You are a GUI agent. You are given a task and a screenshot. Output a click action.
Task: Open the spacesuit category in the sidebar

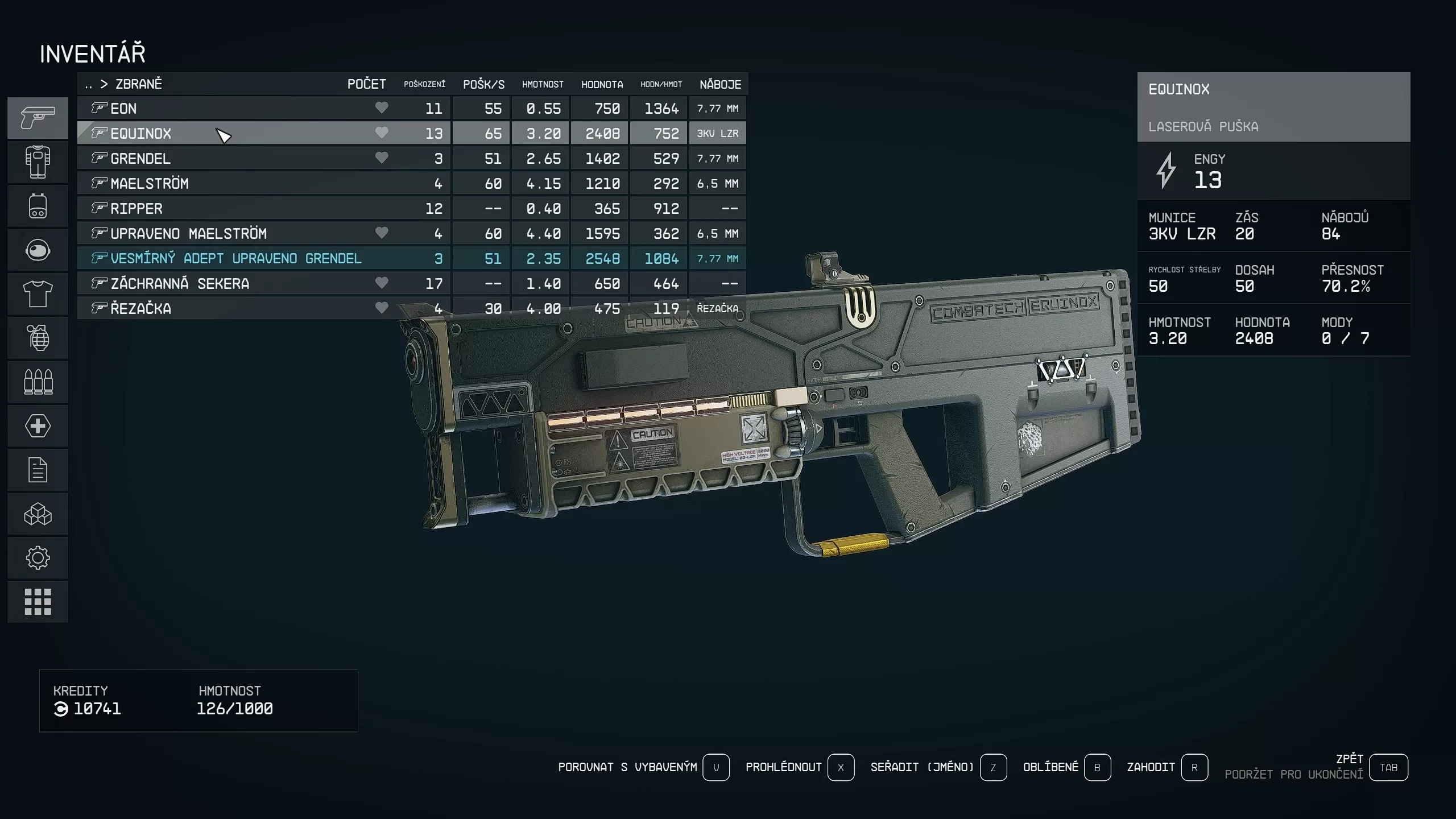(37, 162)
